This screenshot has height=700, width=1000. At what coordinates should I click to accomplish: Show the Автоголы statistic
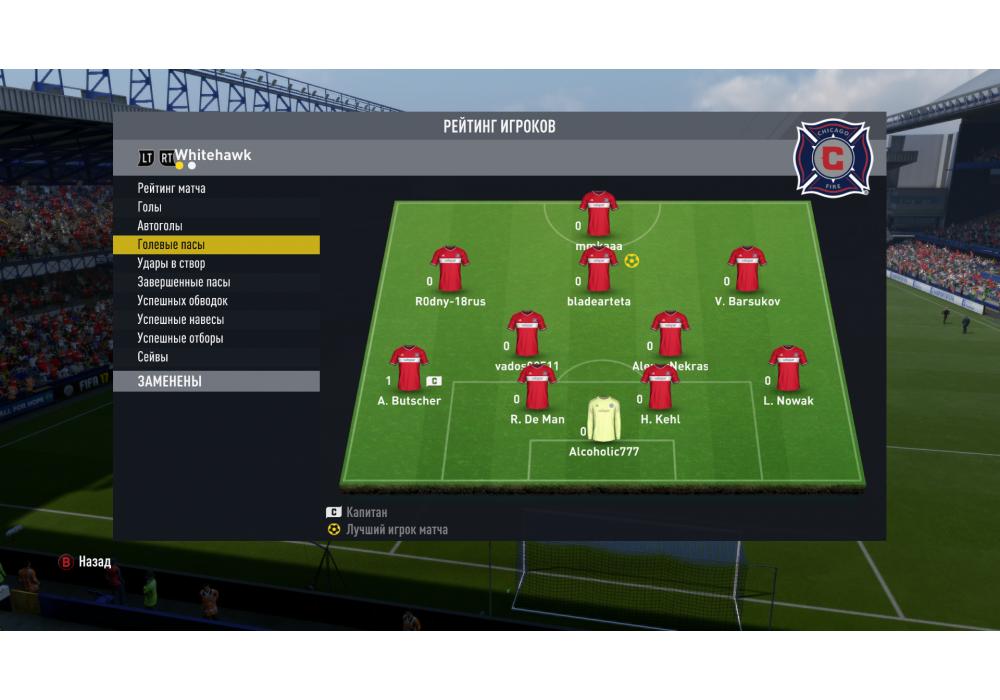pyautogui.click(x=160, y=226)
